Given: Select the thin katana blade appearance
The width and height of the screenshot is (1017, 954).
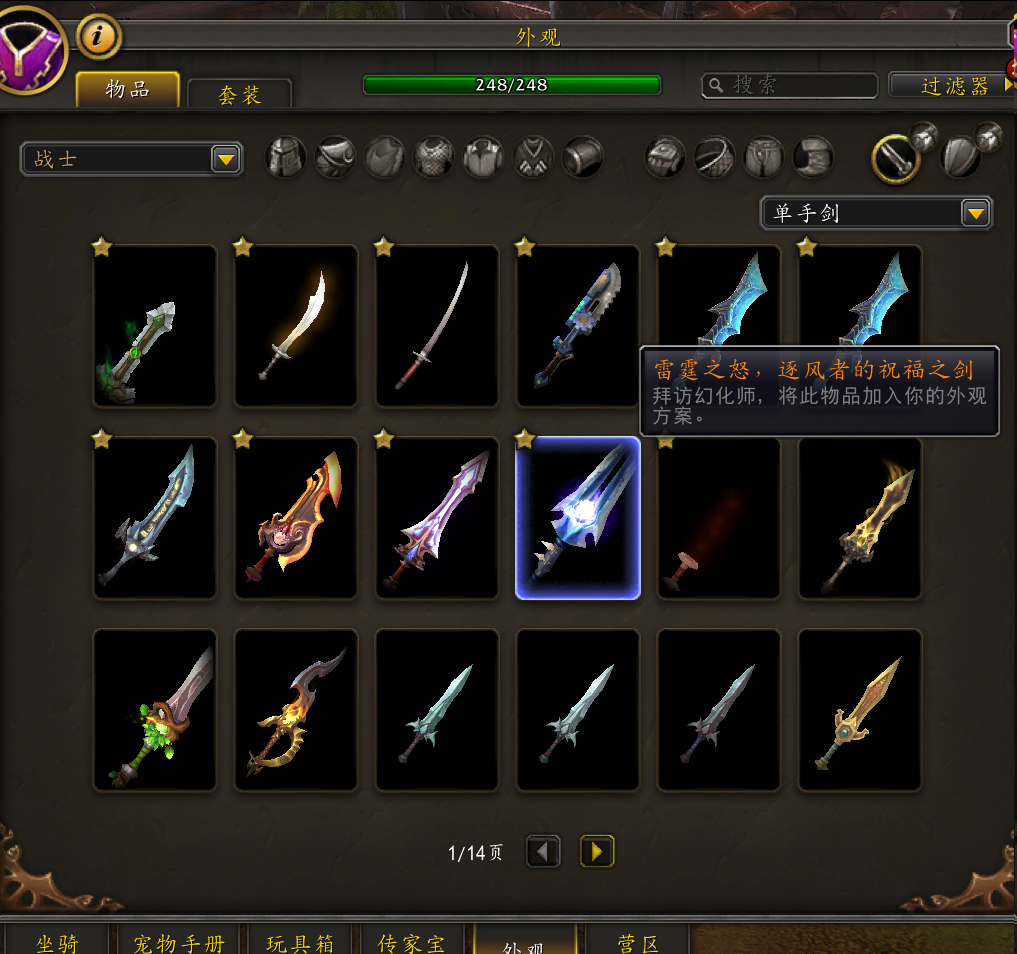Looking at the screenshot, I should (437, 326).
